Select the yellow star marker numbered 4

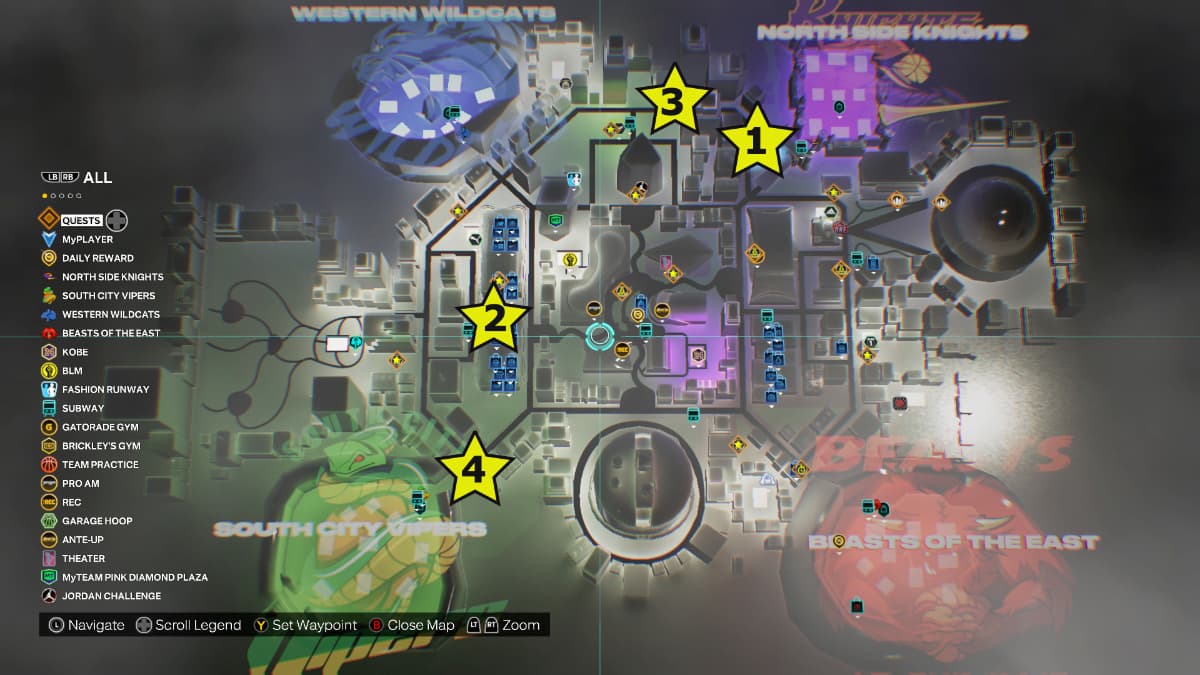(x=474, y=469)
